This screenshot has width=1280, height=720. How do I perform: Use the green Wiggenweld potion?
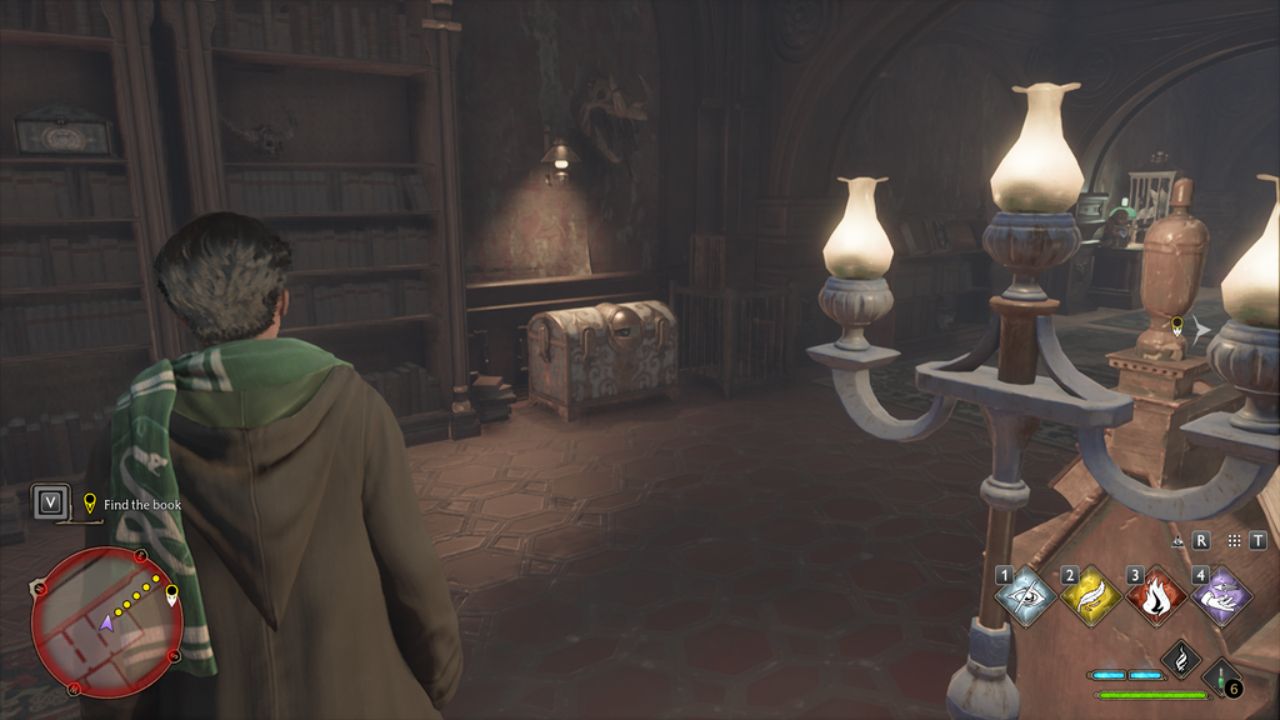(x=1221, y=677)
